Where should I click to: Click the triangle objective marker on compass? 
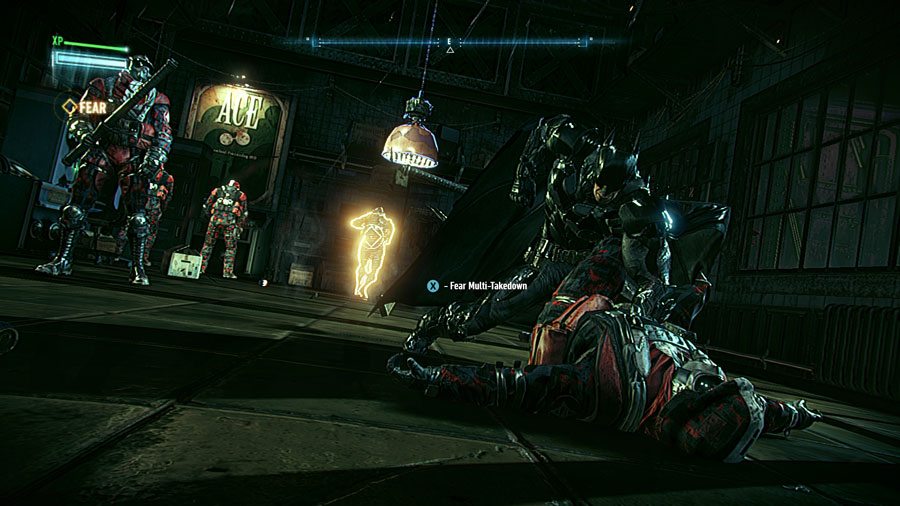450,49
